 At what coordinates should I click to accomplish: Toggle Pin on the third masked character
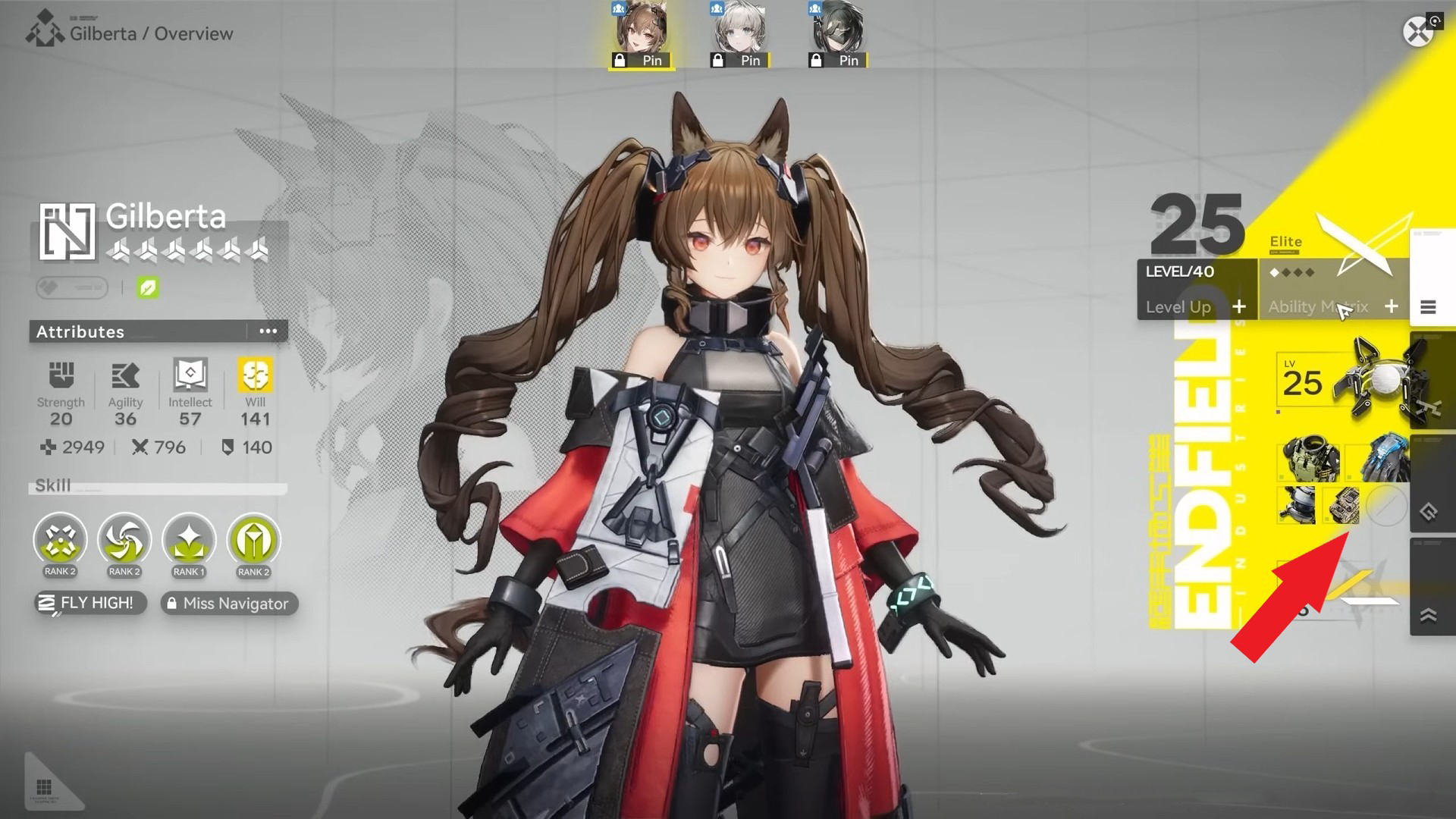click(x=838, y=60)
